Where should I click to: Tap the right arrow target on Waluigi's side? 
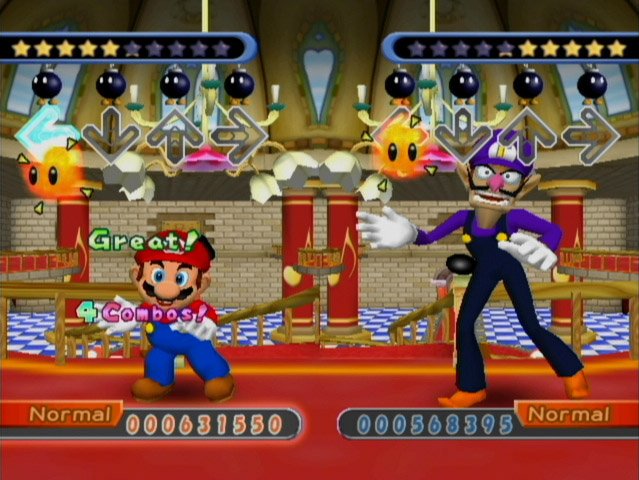[x=593, y=131]
